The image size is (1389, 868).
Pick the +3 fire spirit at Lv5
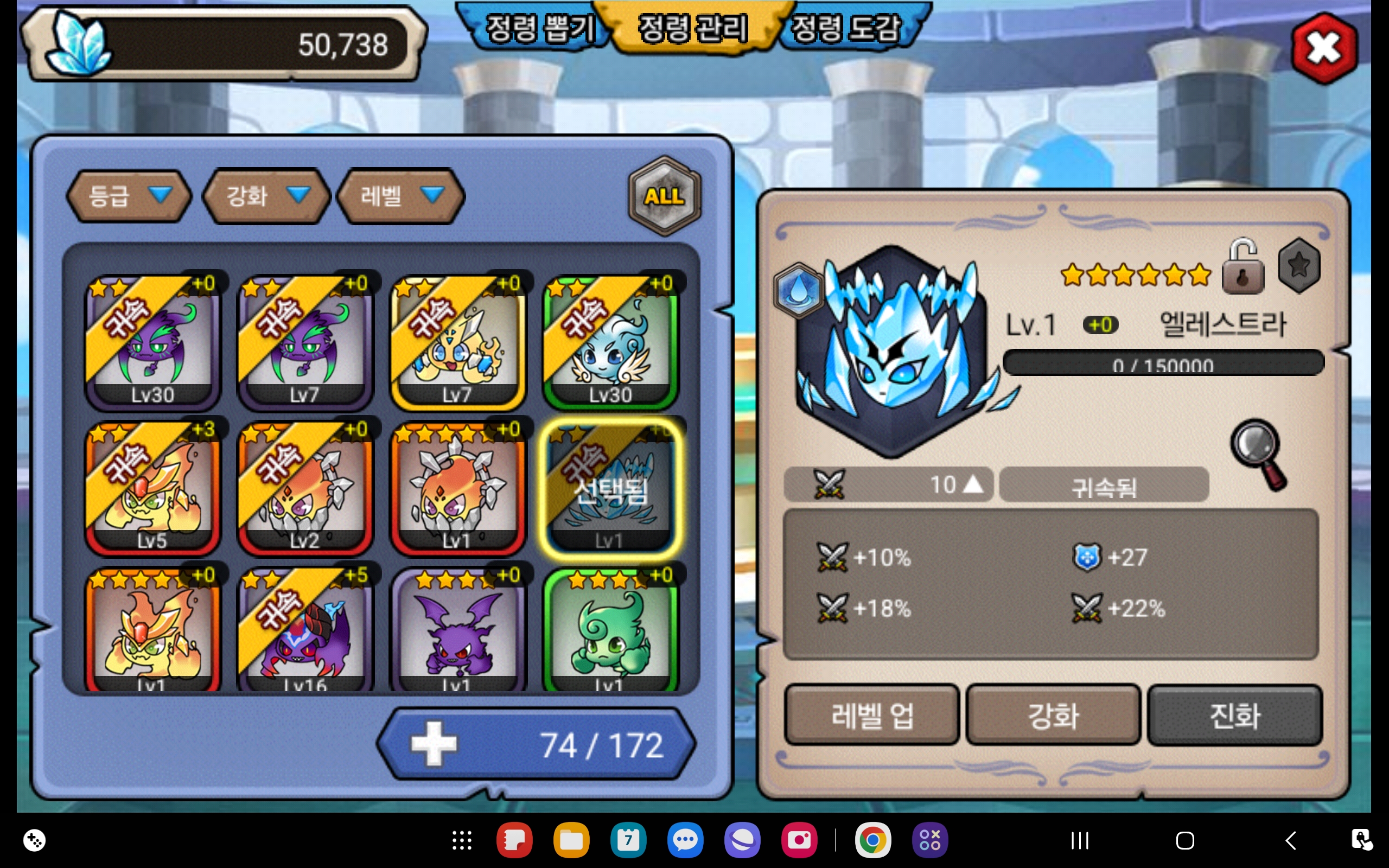coord(152,488)
